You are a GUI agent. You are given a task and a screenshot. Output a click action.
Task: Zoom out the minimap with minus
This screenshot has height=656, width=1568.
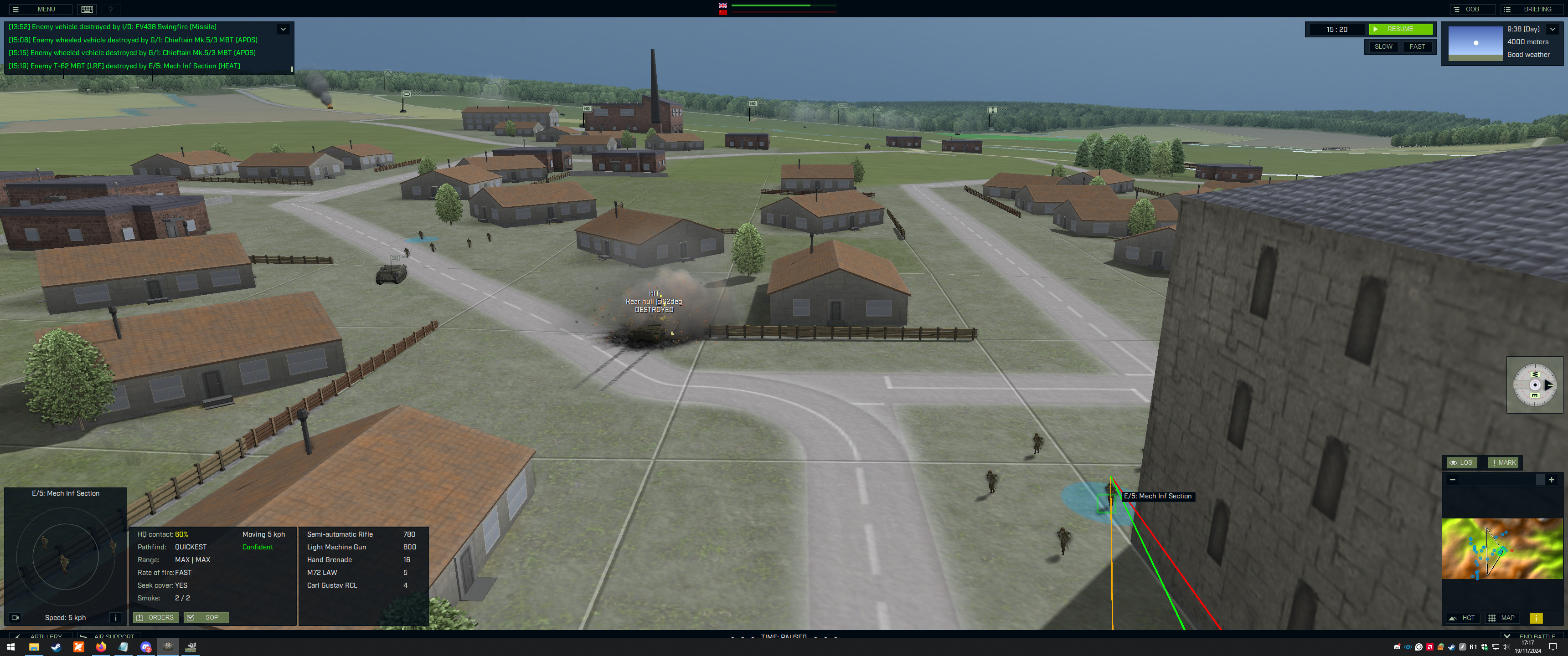tap(1453, 480)
